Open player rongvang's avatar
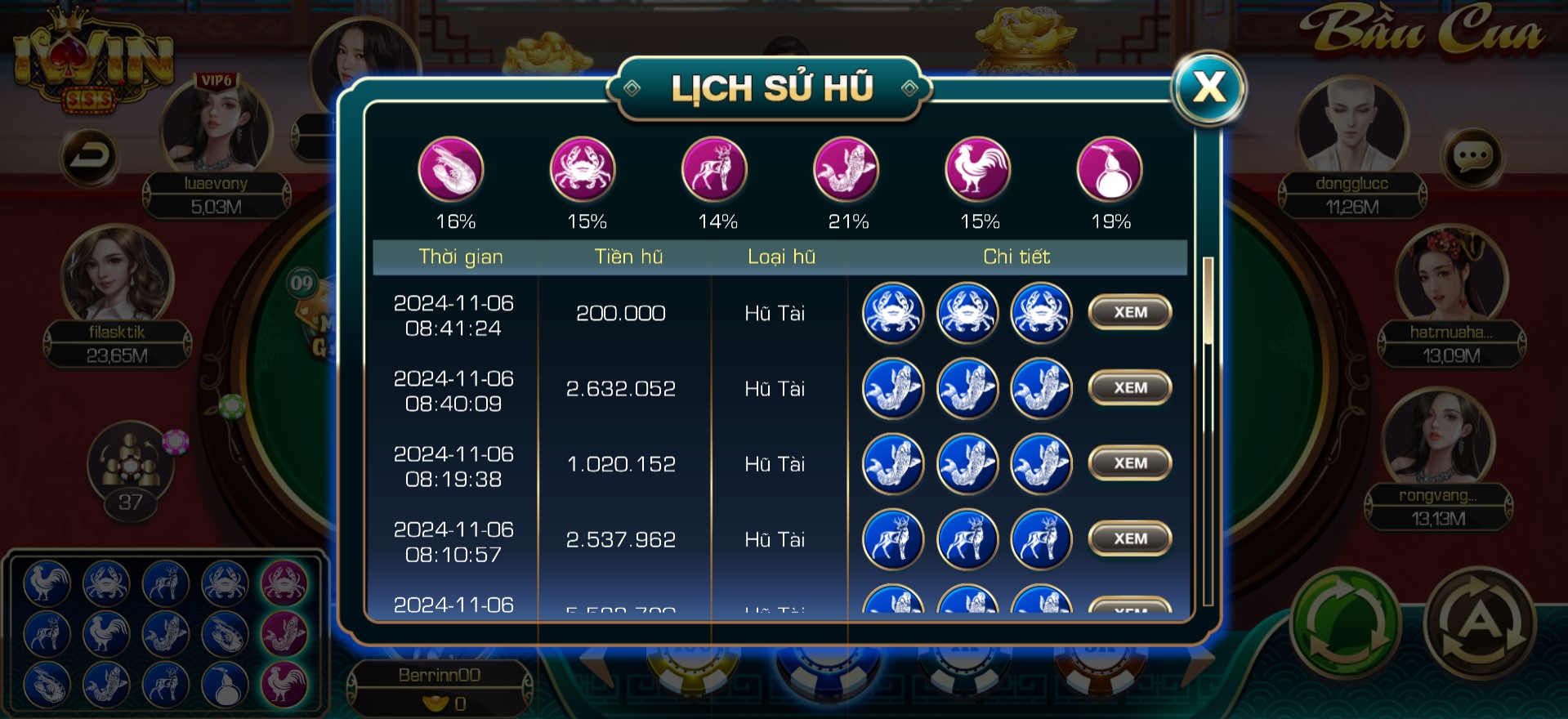 (x=1438, y=439)
